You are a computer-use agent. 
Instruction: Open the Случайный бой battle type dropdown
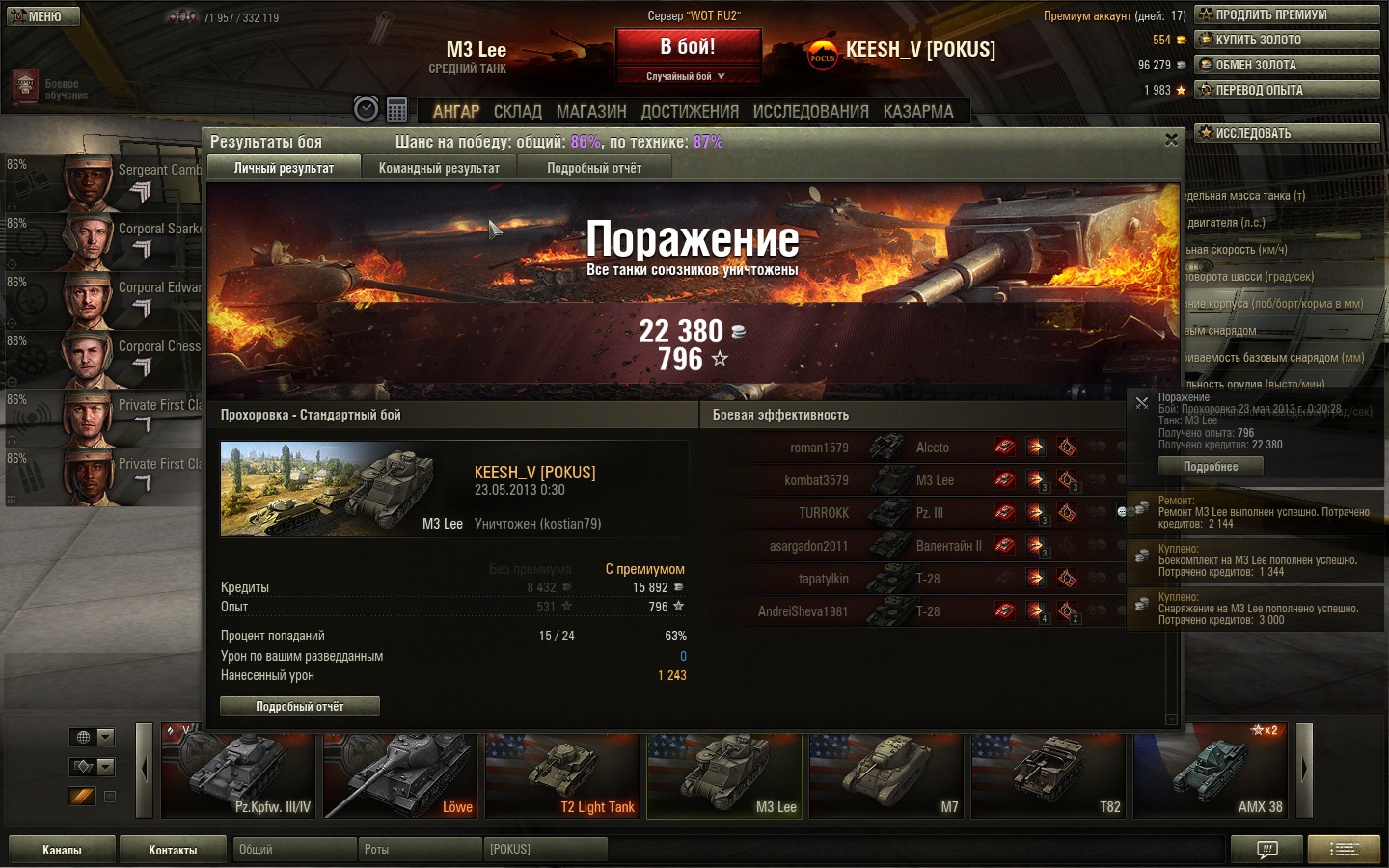point(687,76)
